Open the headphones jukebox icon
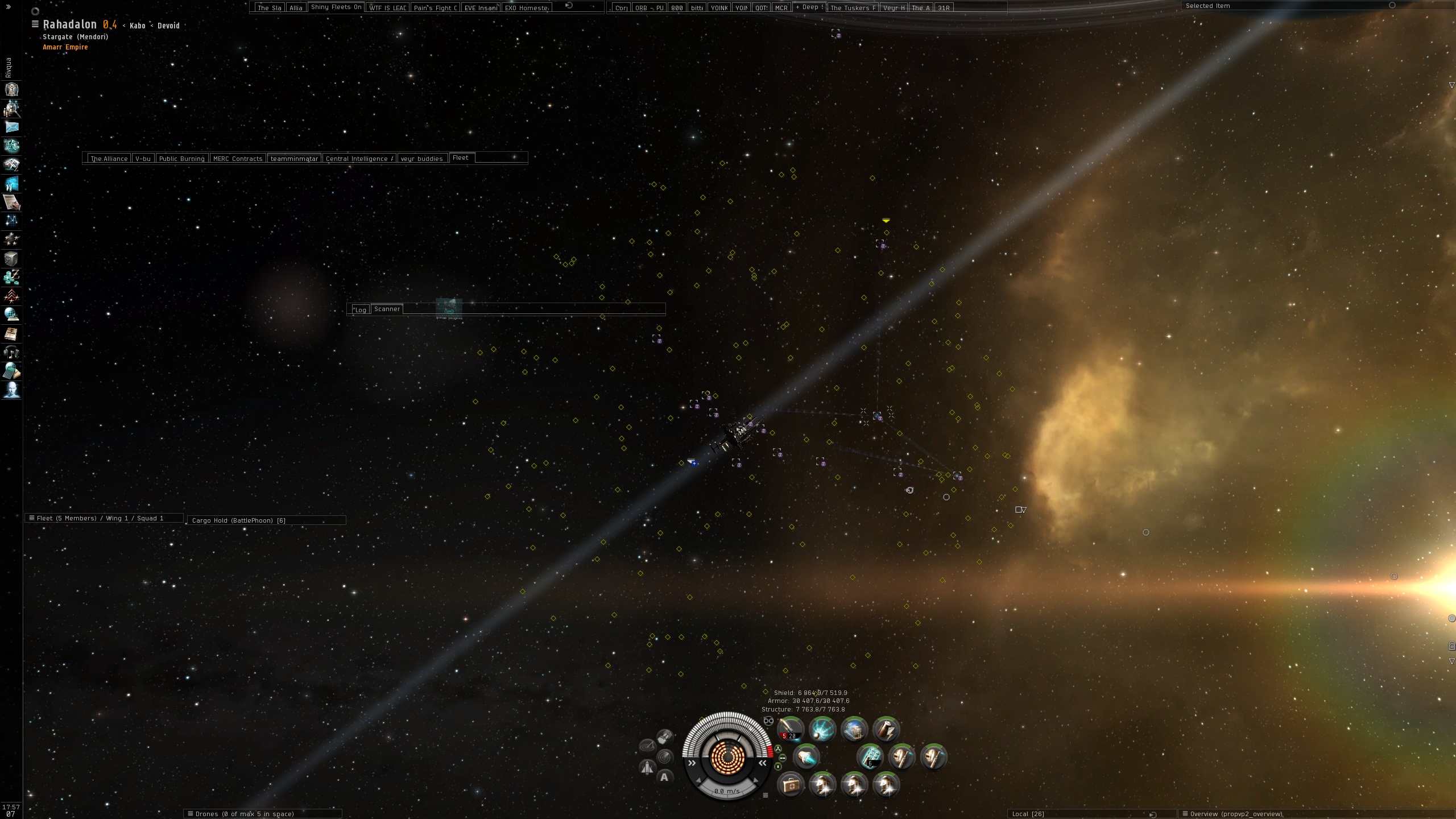The height and width of the screenshot is (819, 1456). pos(12,352)
